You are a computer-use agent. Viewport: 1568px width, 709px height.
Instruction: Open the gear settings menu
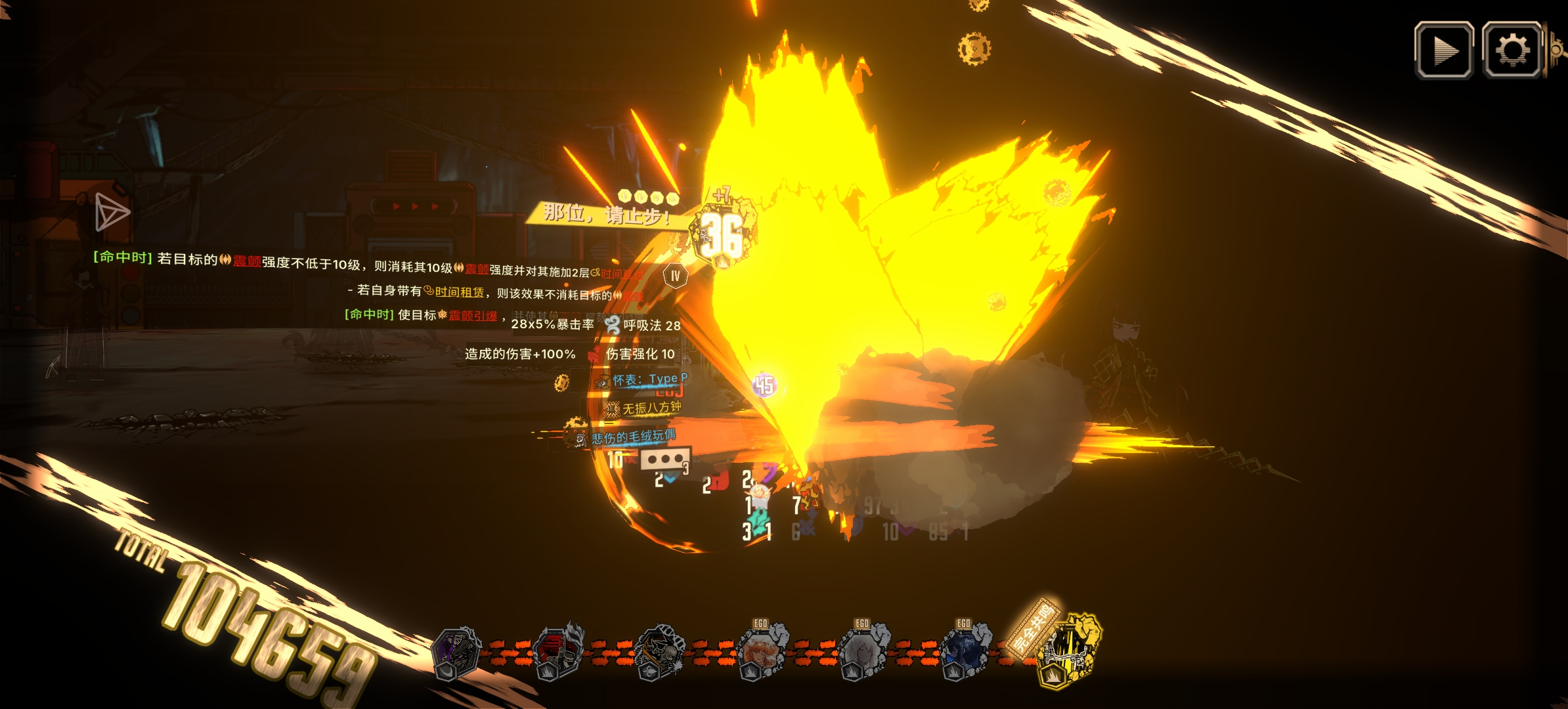coord(1512,51)
